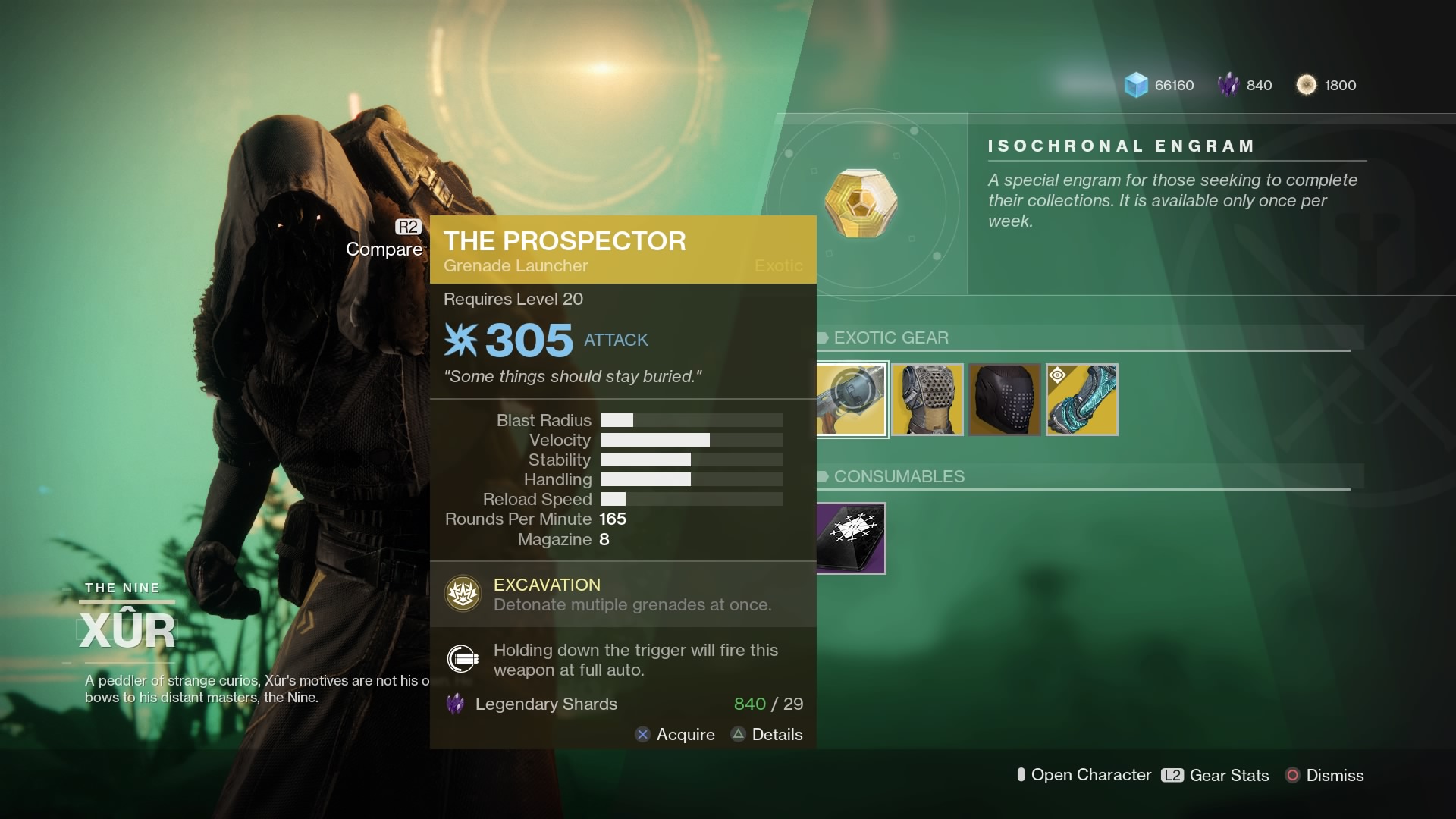Image resolution: width=1456 pixels, height=819 pixels.
Task: Click the Attack power symbol
Action: point(462,339)
